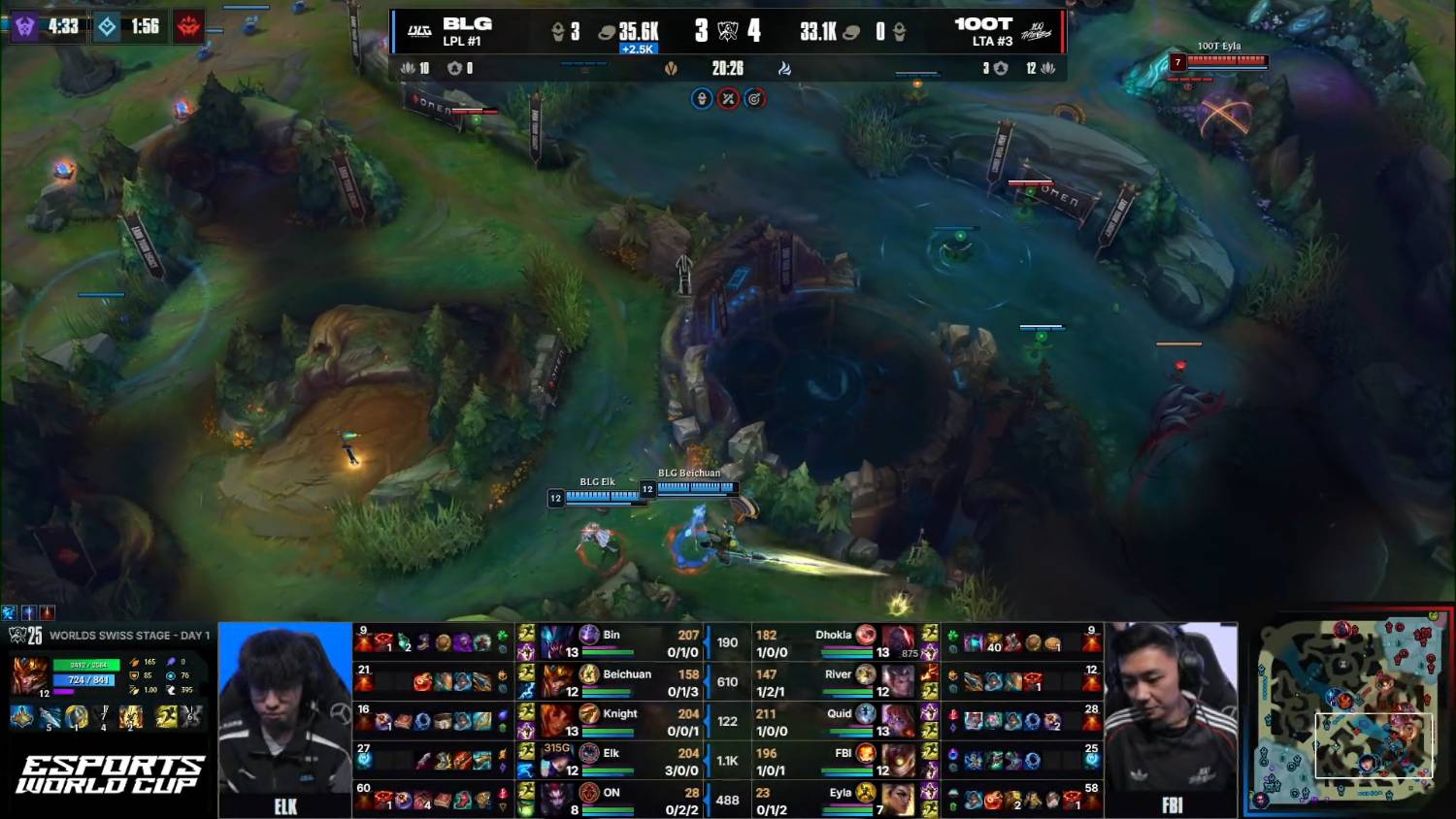Open the ELK player camera thumbnail

click(x=285, y=718)
